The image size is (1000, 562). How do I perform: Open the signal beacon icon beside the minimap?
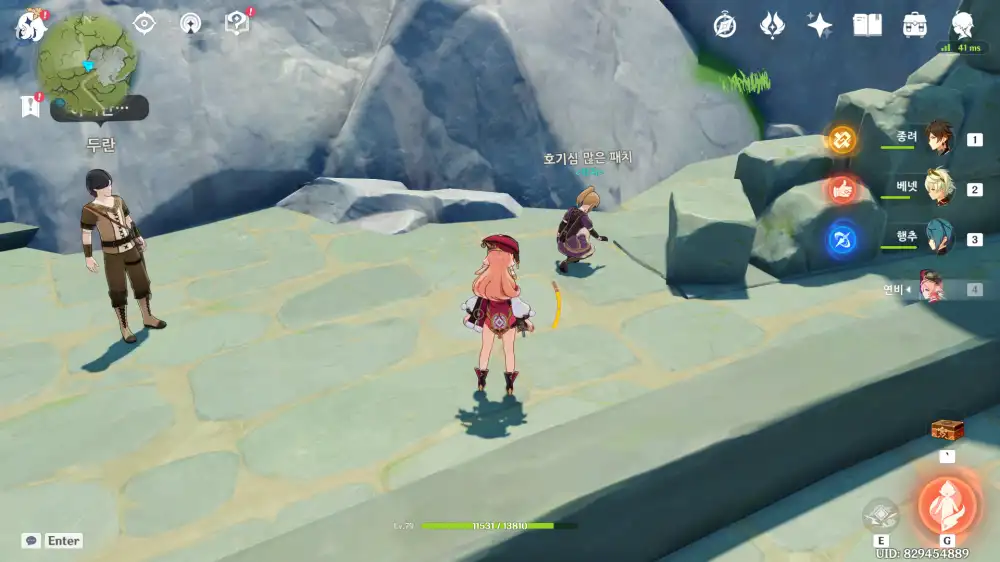pyautogui.click(x=190, y=23)
